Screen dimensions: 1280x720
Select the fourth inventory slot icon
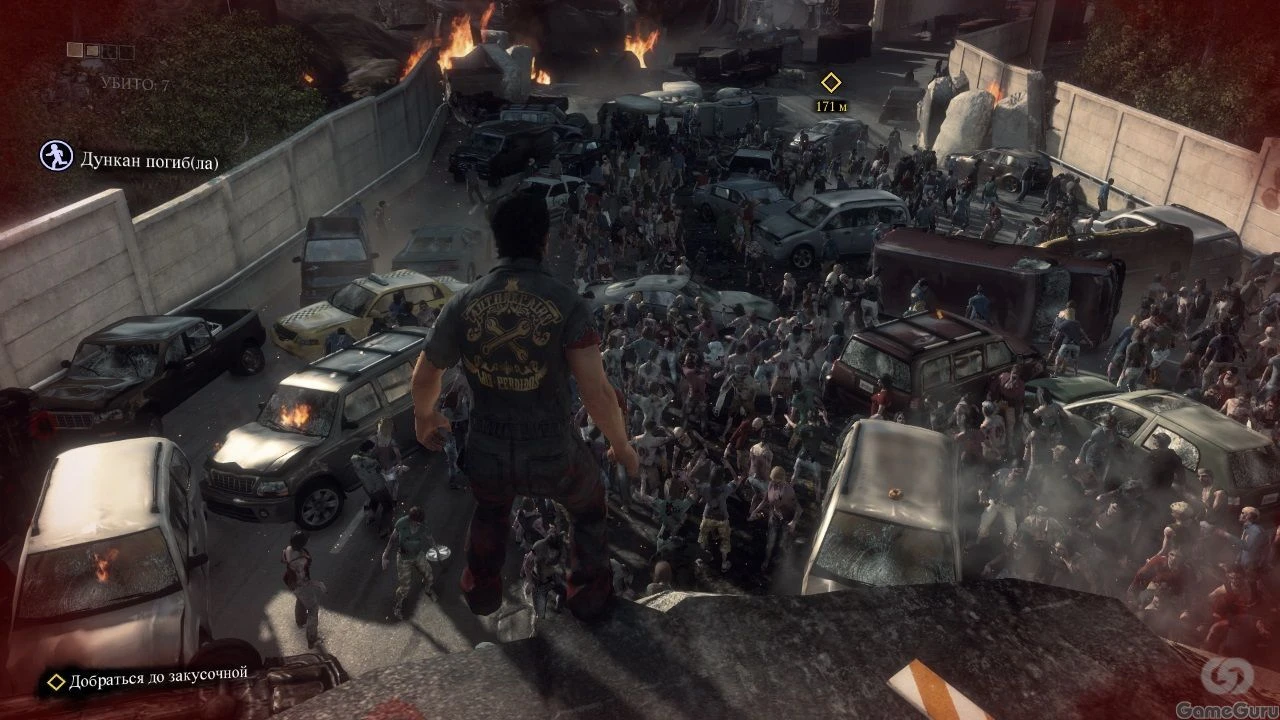(127, 52)
